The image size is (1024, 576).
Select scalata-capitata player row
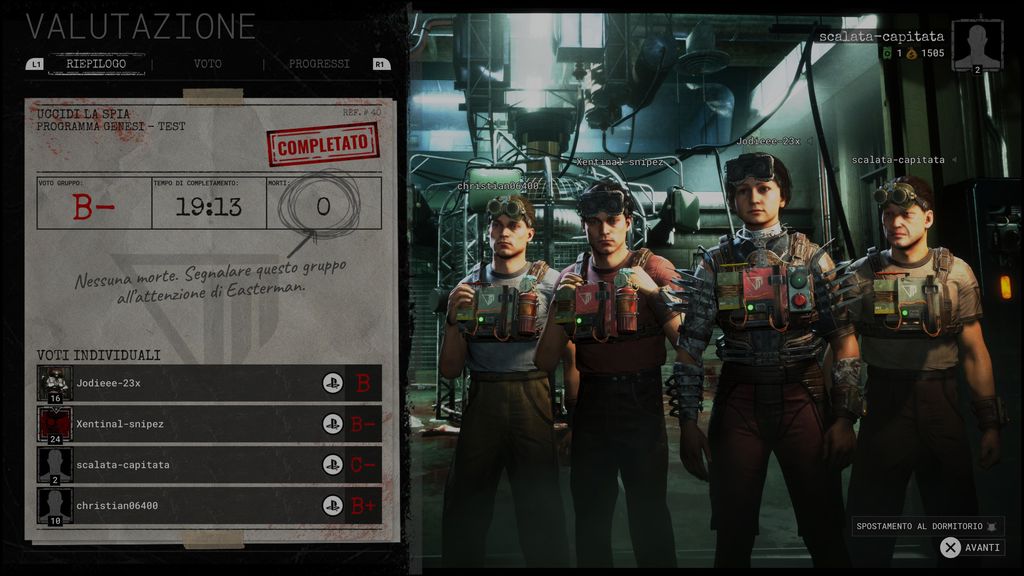pyautogui.click(x=209, y=465)
